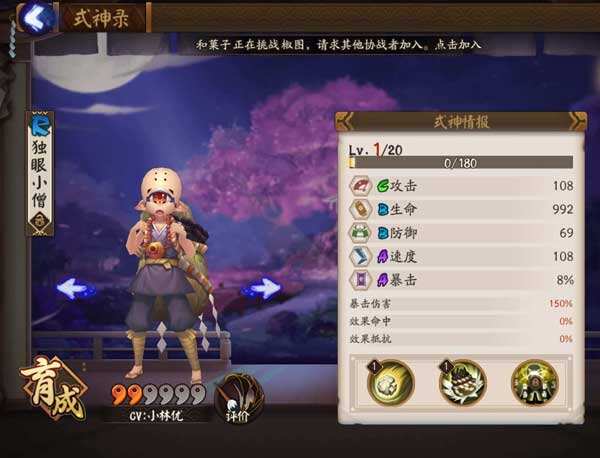Open the 评价 reviews button
The height and width of the screenshot is (458, 600).
click(240, 398)
